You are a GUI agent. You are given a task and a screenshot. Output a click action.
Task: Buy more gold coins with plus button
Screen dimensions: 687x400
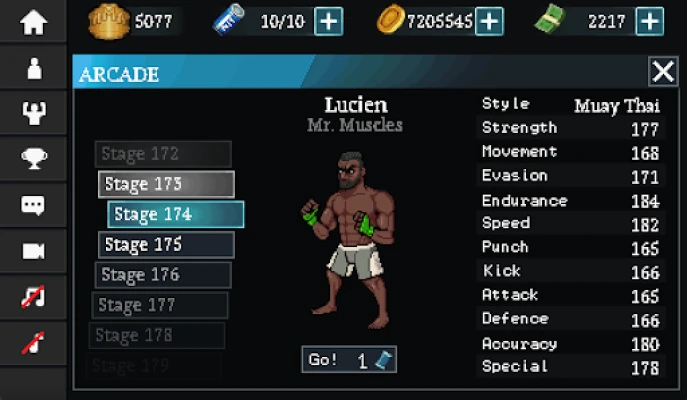click(489, 20)
